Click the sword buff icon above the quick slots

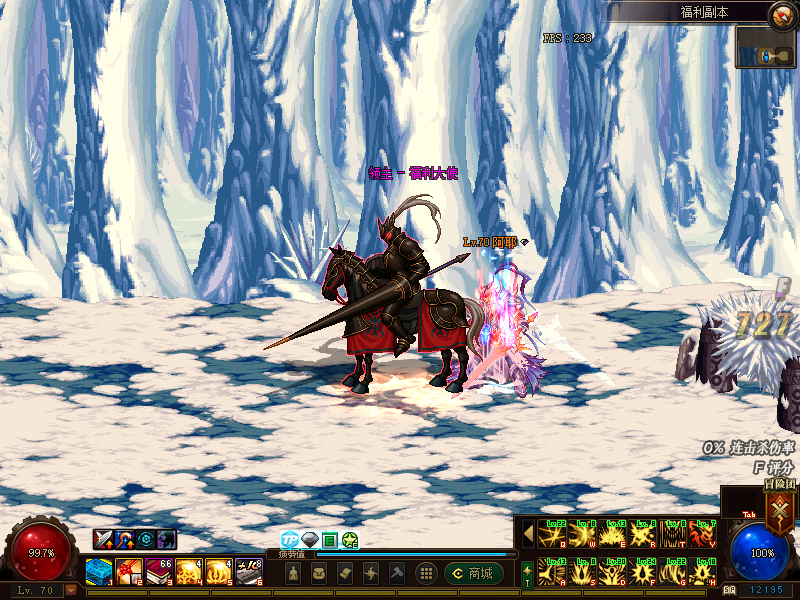[103, 539]
